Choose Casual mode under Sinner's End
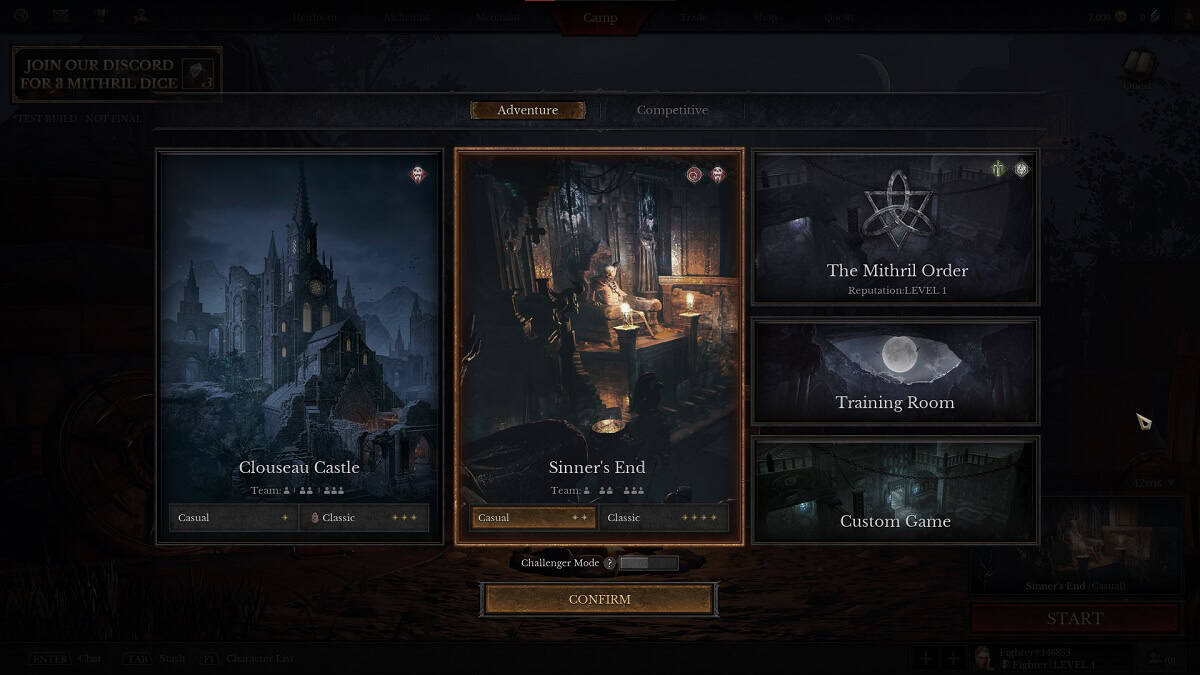Screen dimensions: 1200x675 pyautogui.click(x=533, y=518)
